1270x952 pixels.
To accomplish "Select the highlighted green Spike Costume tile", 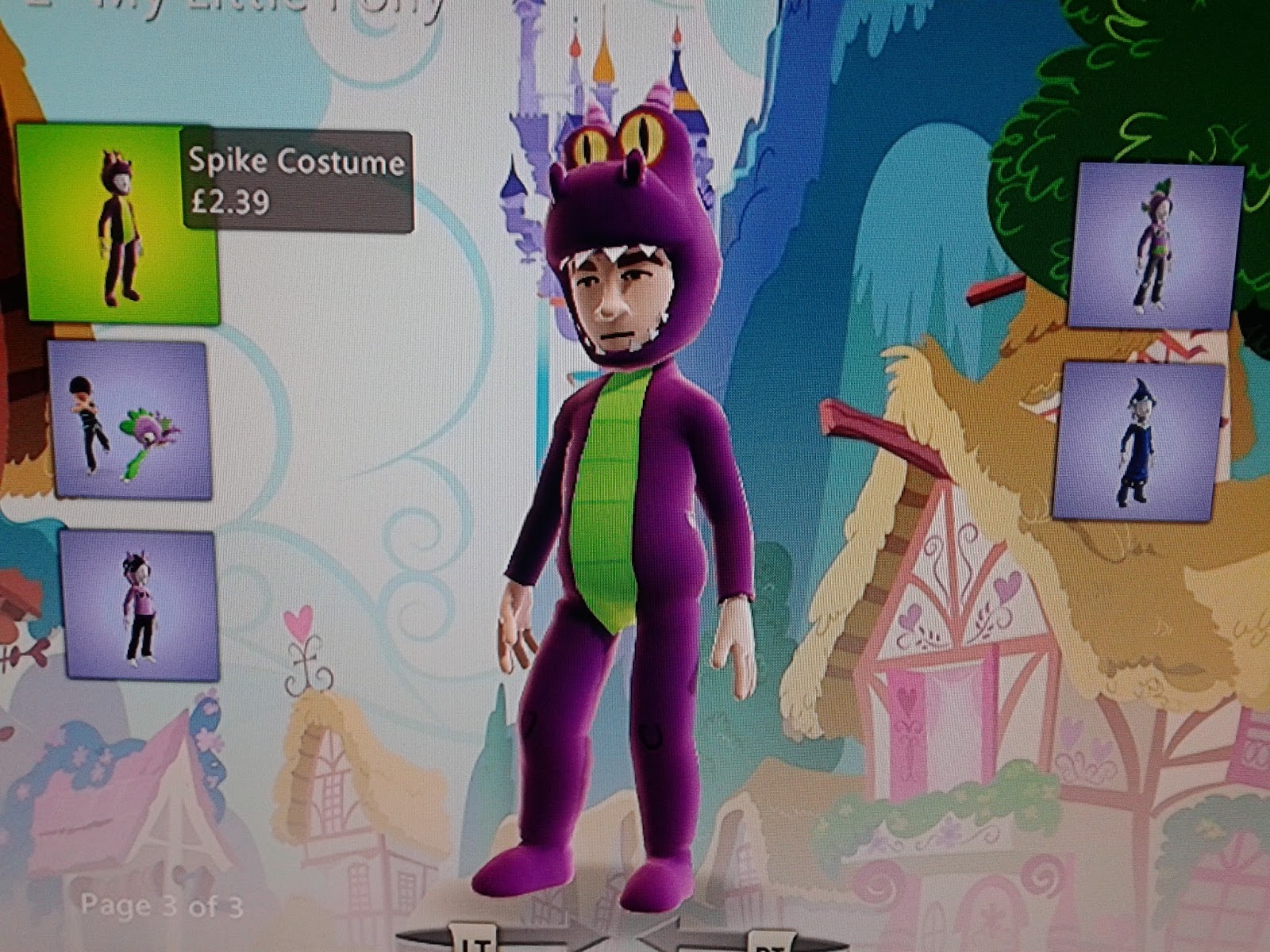I will 119,222.
